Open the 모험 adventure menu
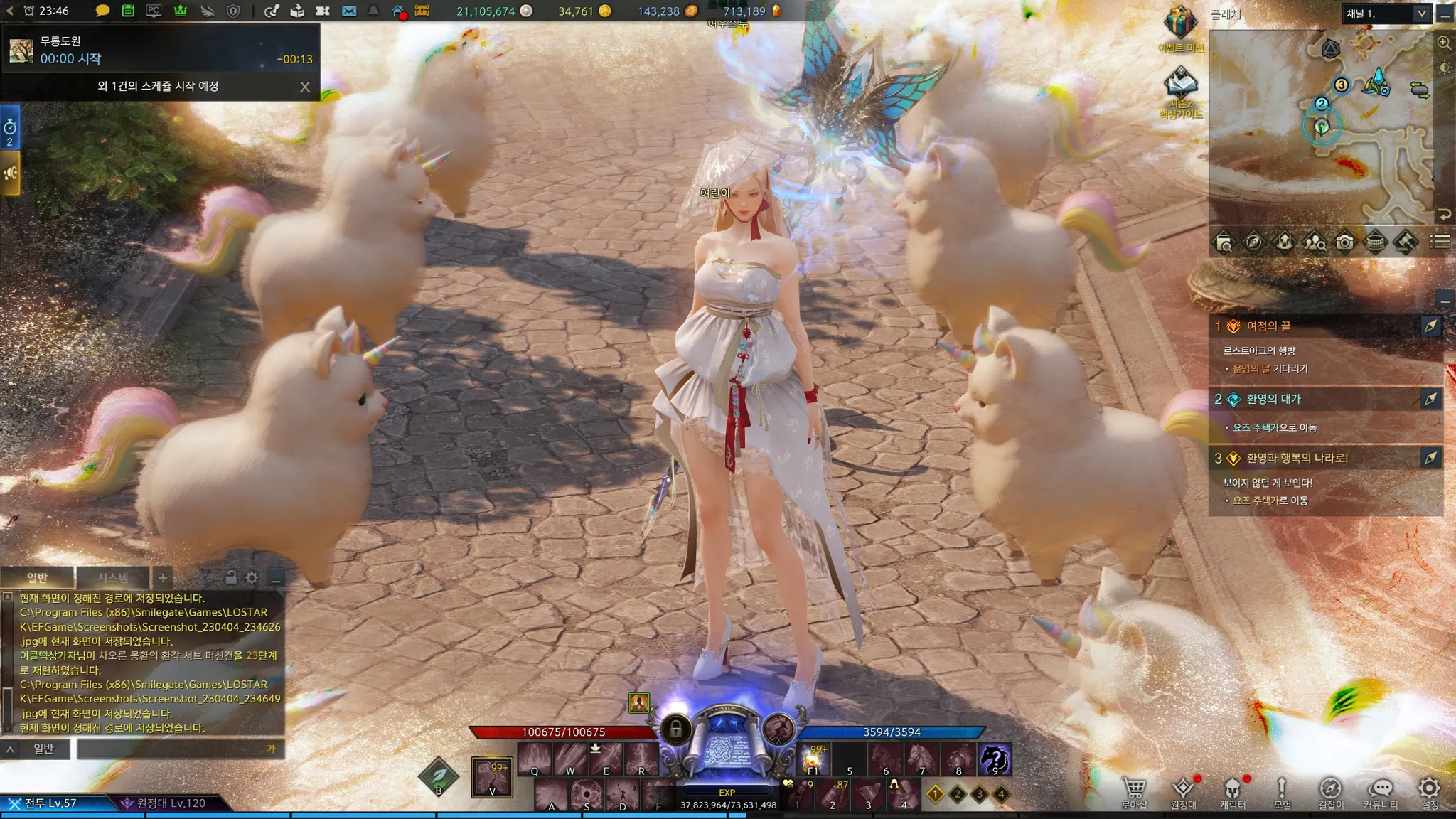1456x819 pixels. 1282,791
